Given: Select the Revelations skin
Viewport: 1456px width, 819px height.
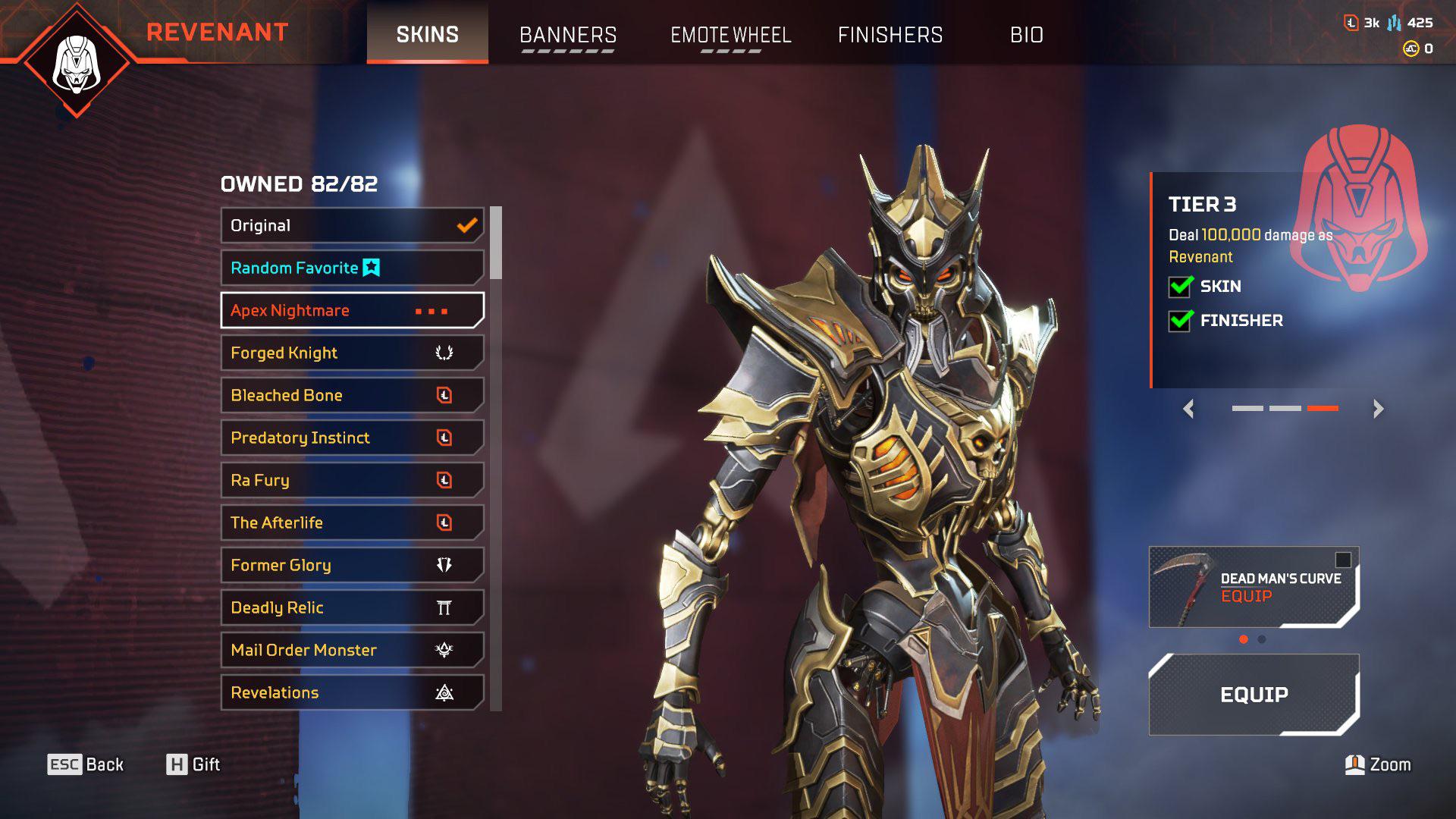Looking at the screenshot, I should click(x=352, y=692).
